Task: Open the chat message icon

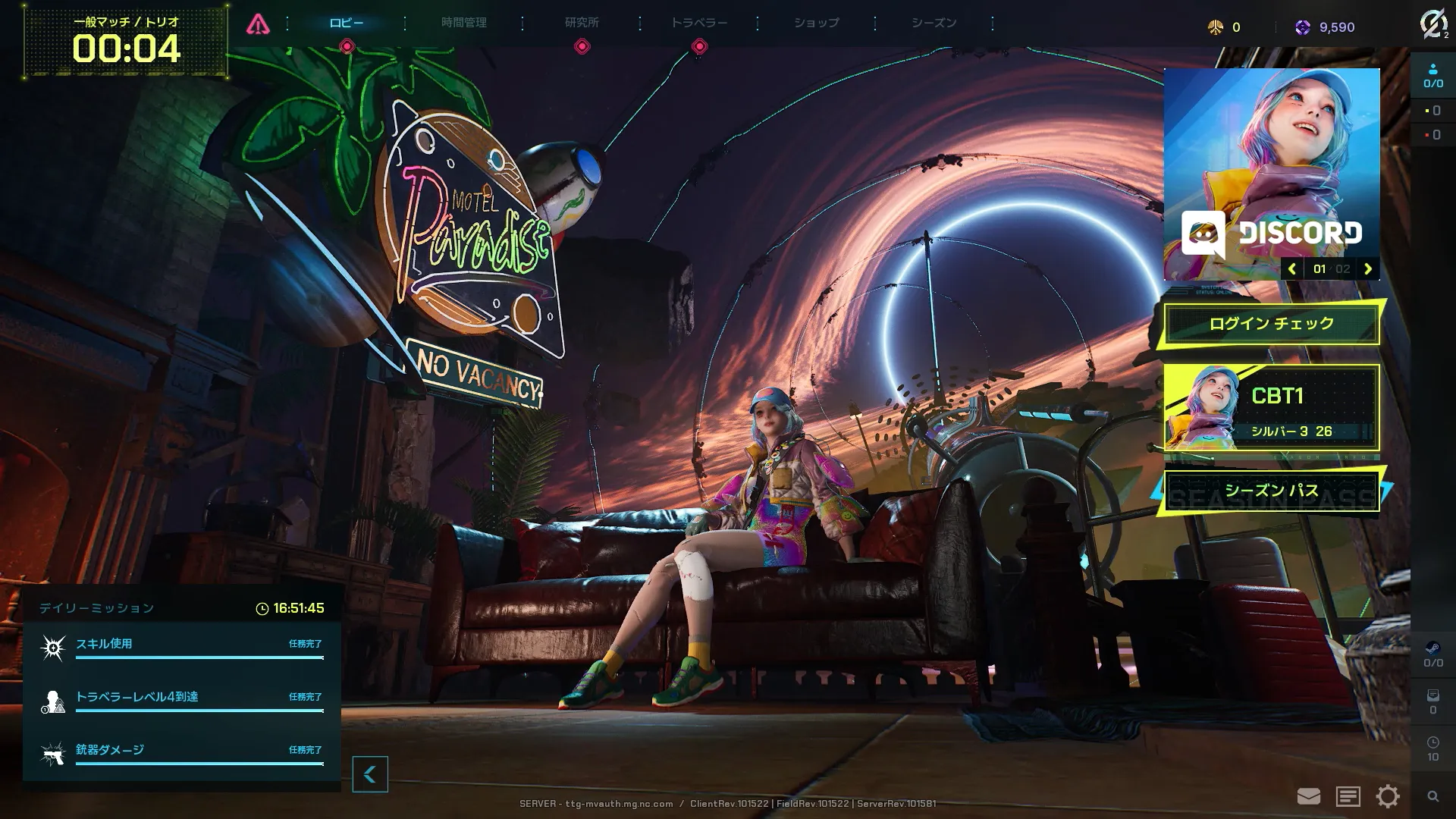Action: click(x=1348, y=796)
